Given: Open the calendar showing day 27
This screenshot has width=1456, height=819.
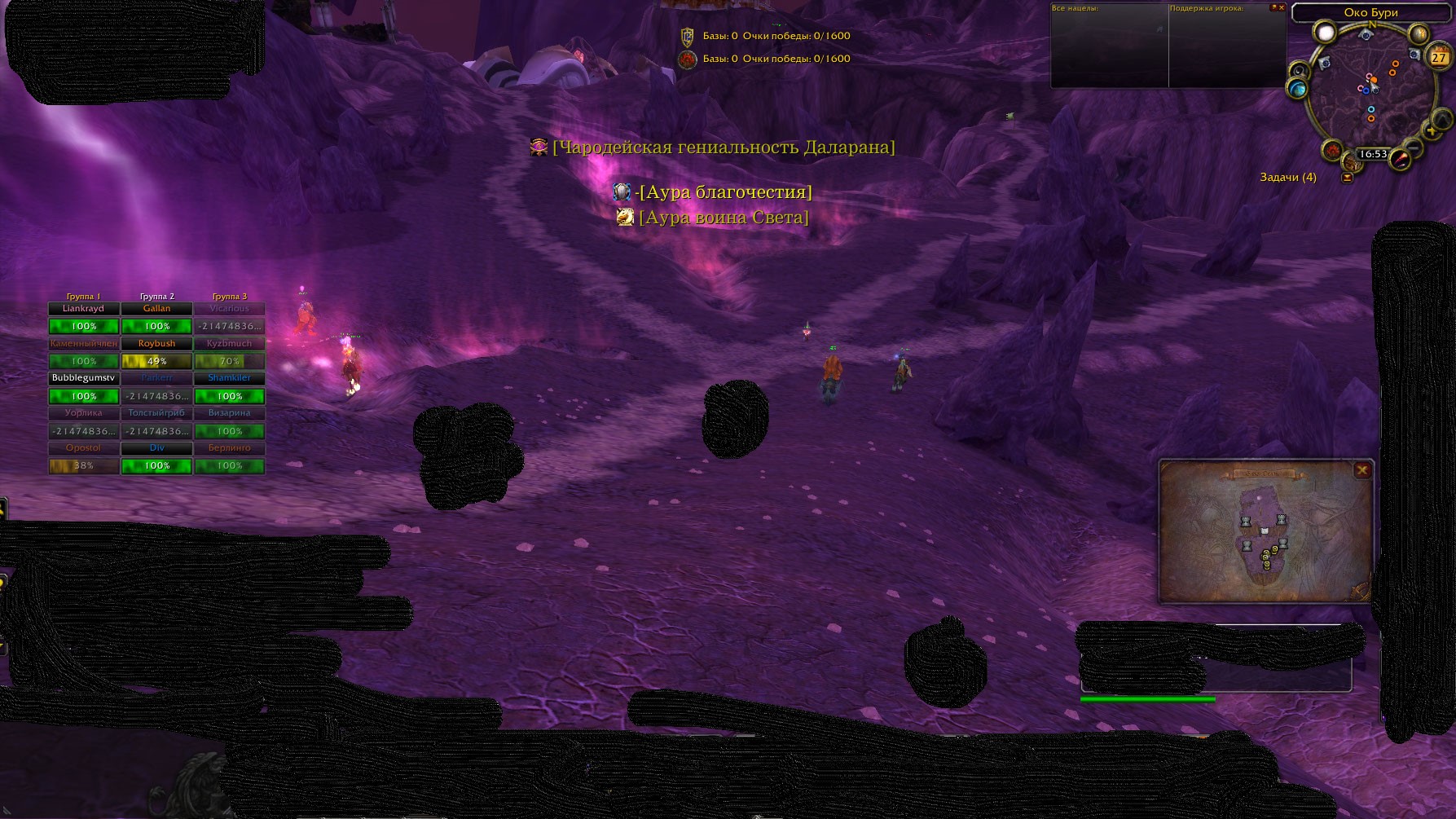Looking at the screenshot, I should (x=1439, y=57).
